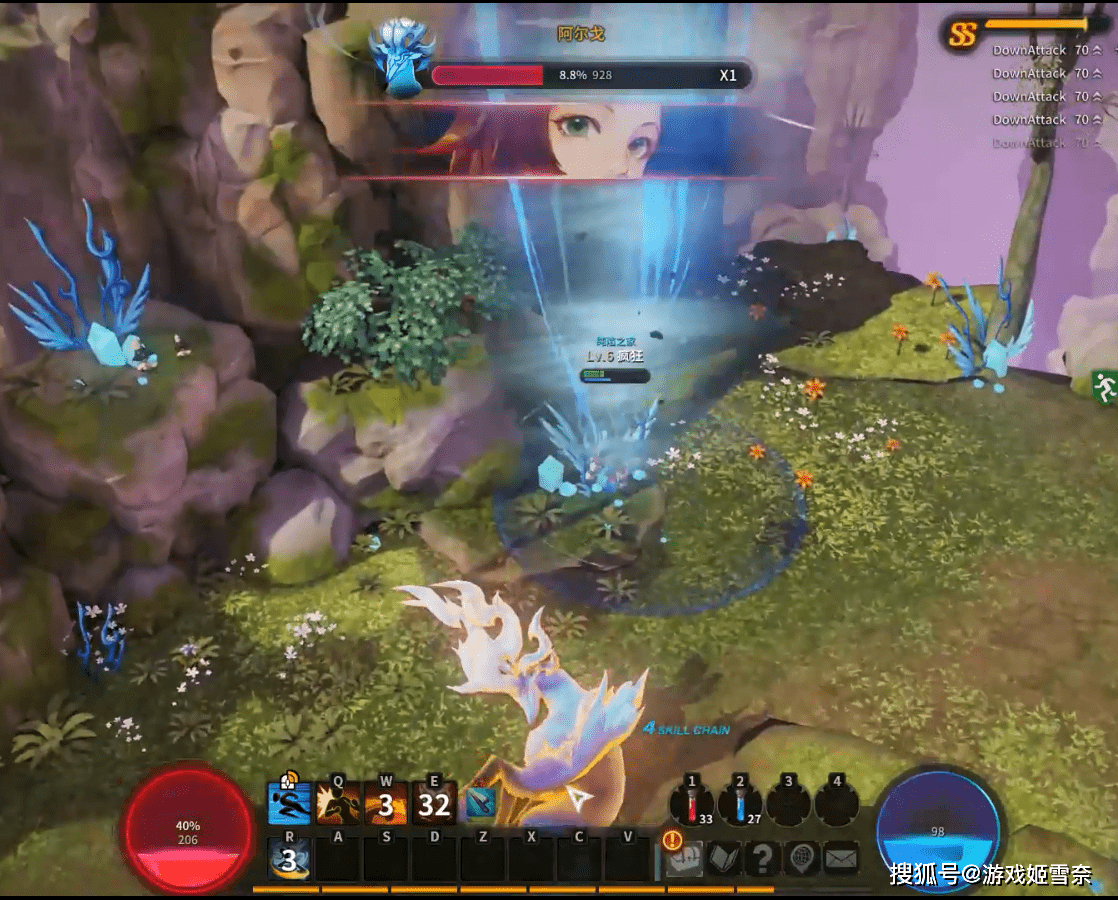1118x900 pixels.
Task: Open the fist icon with alert badge
Action: tap(685, 858)
